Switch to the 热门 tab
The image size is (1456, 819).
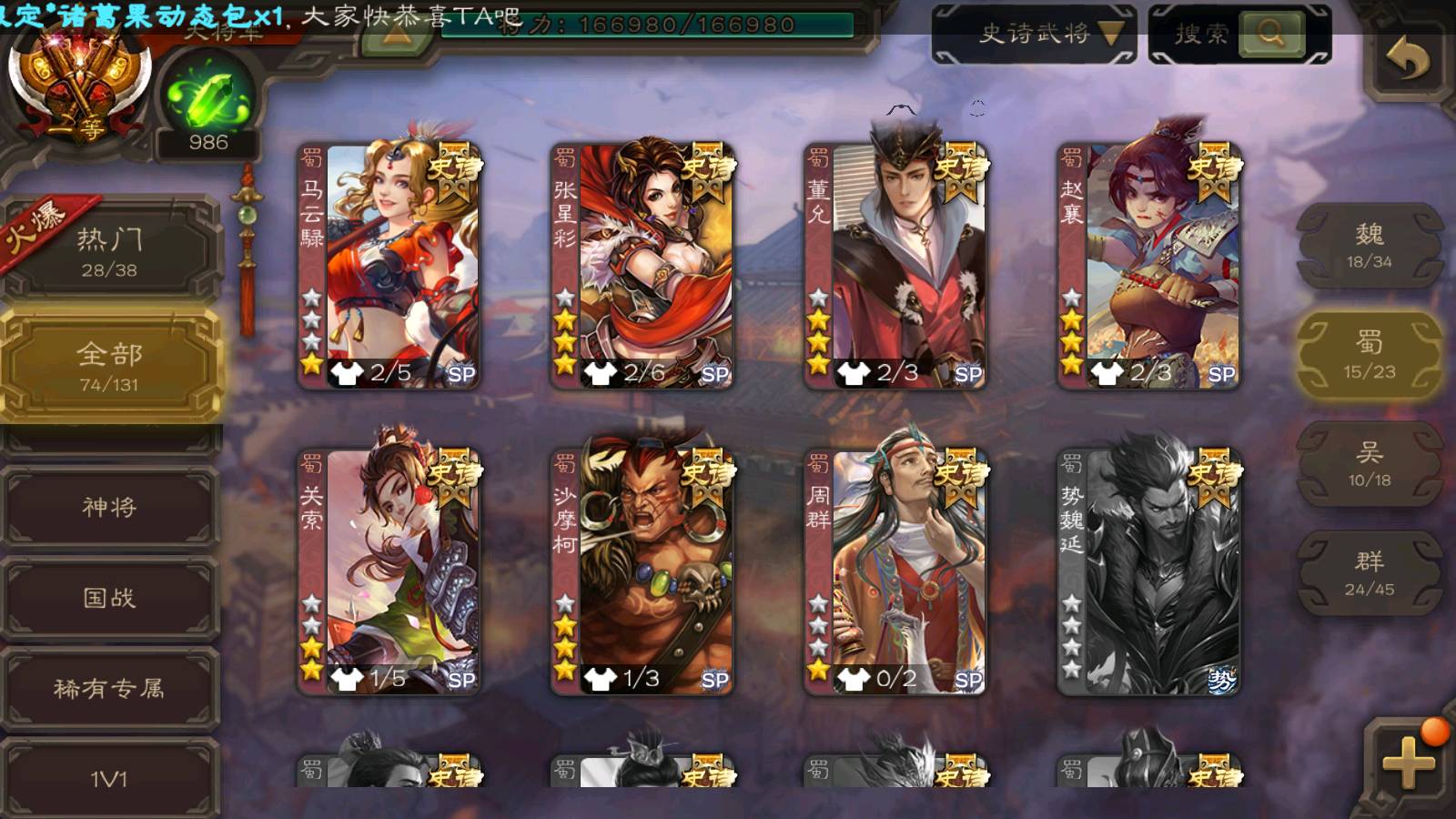click(x=109, y=251)
